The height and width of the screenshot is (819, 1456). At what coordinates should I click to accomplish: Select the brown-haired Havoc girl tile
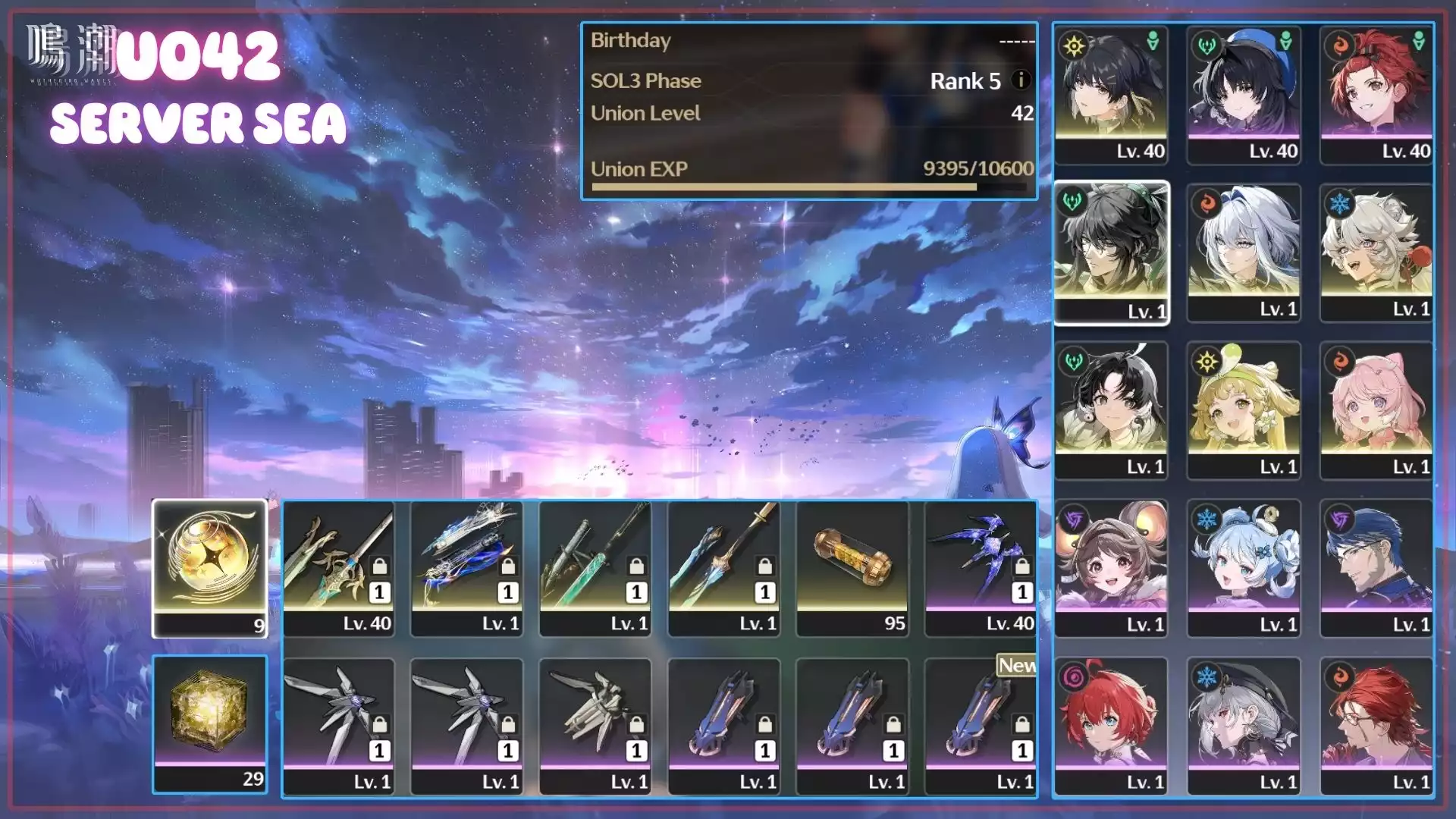1111,568
